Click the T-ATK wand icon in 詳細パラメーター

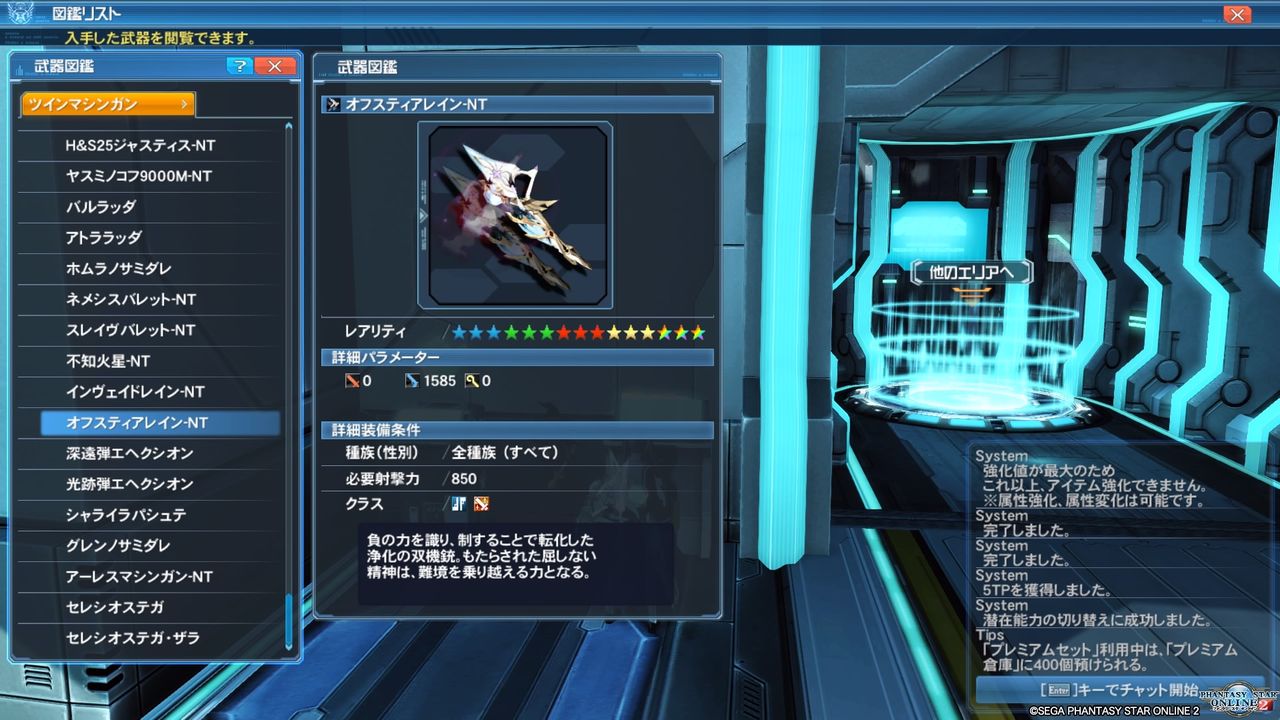click(x=470, y=380)
